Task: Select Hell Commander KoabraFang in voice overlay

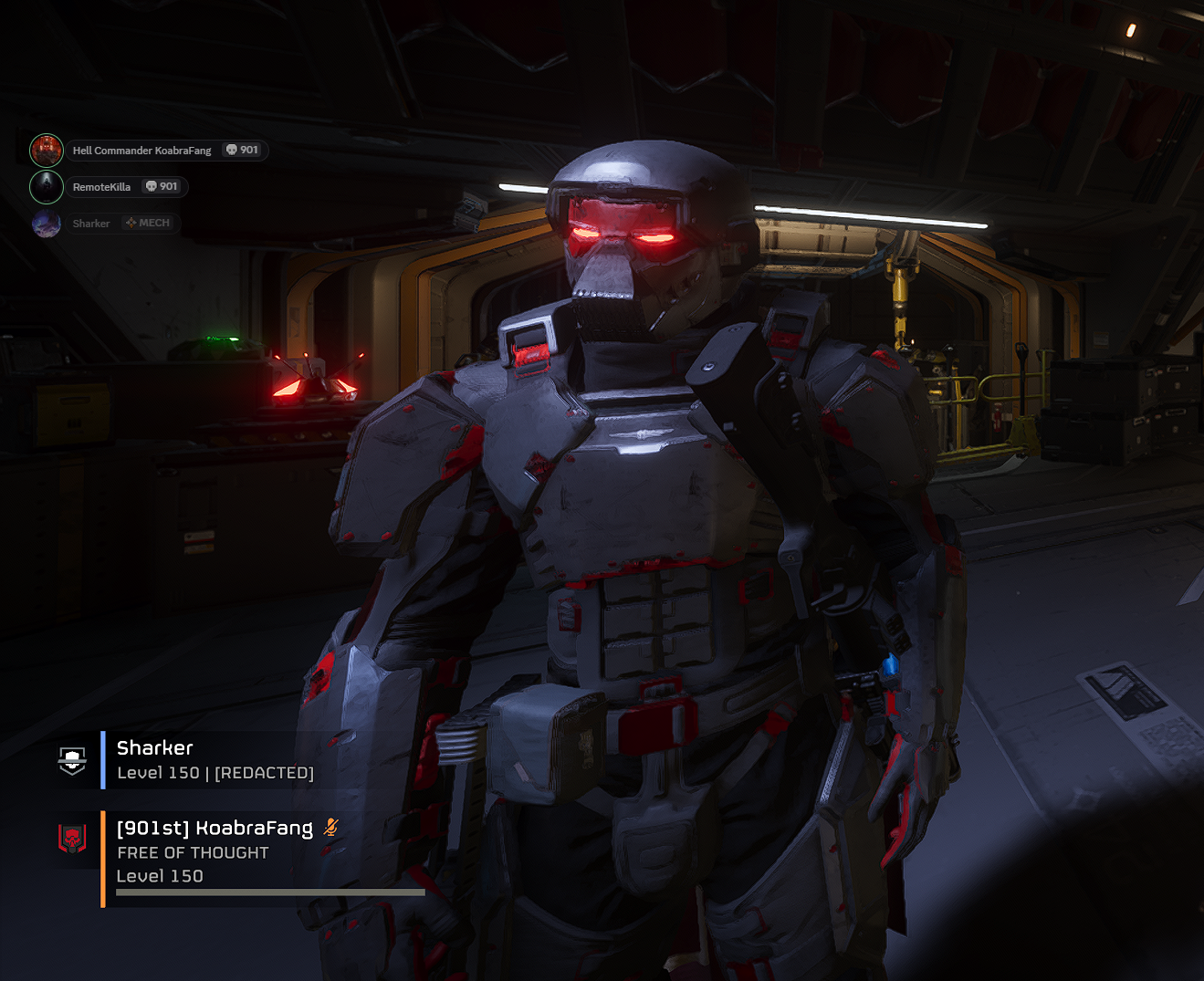Action: point(142,151)
